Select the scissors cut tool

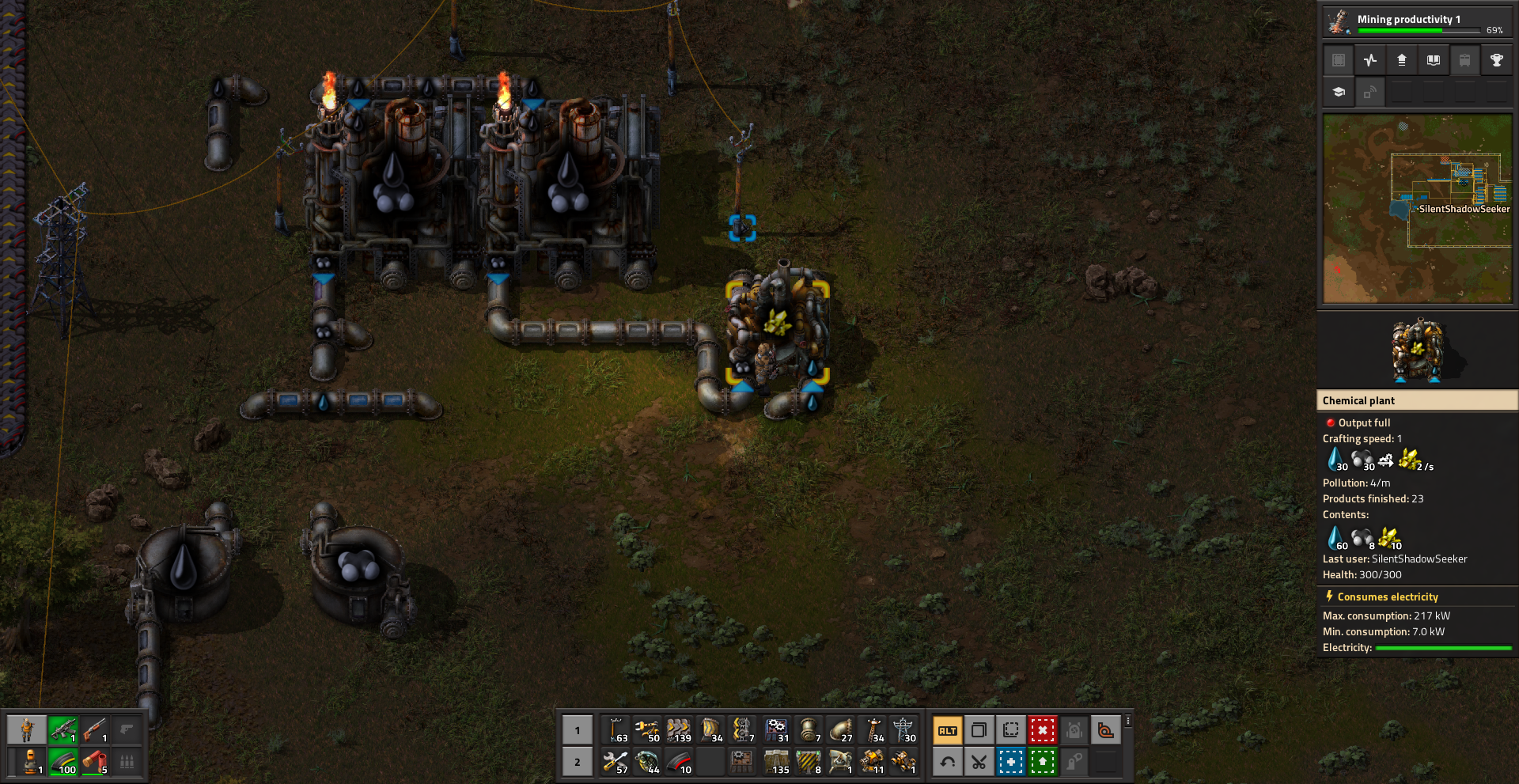(x=979, y=763)
